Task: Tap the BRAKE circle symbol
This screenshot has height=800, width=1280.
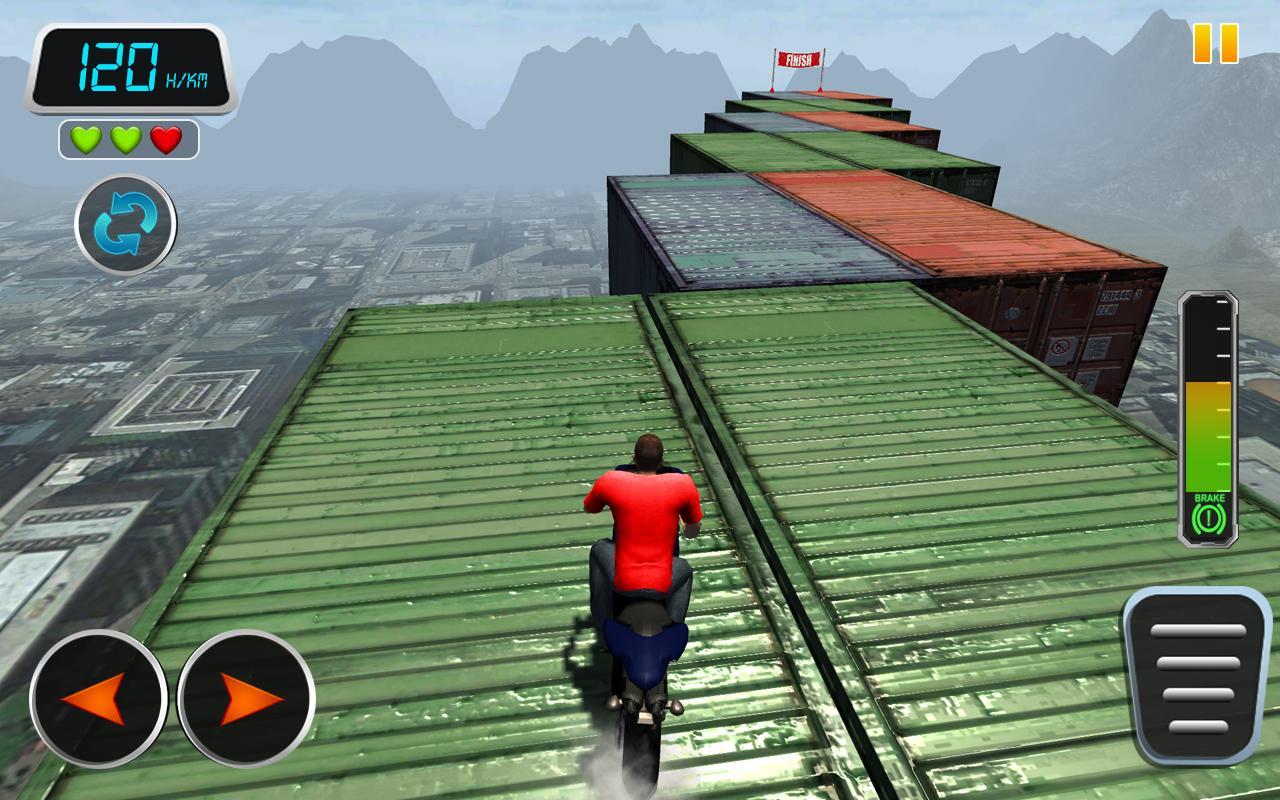Action: tap(1210, 516)
